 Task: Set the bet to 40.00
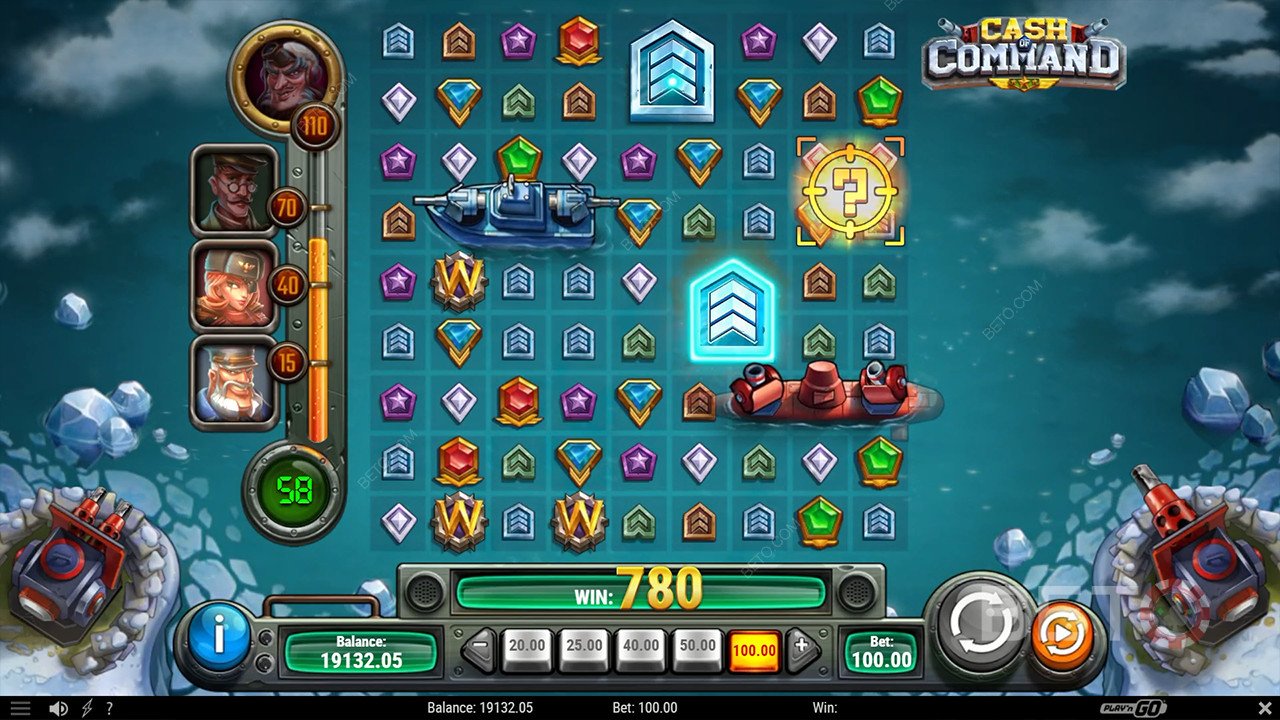[x=640, y=649]
